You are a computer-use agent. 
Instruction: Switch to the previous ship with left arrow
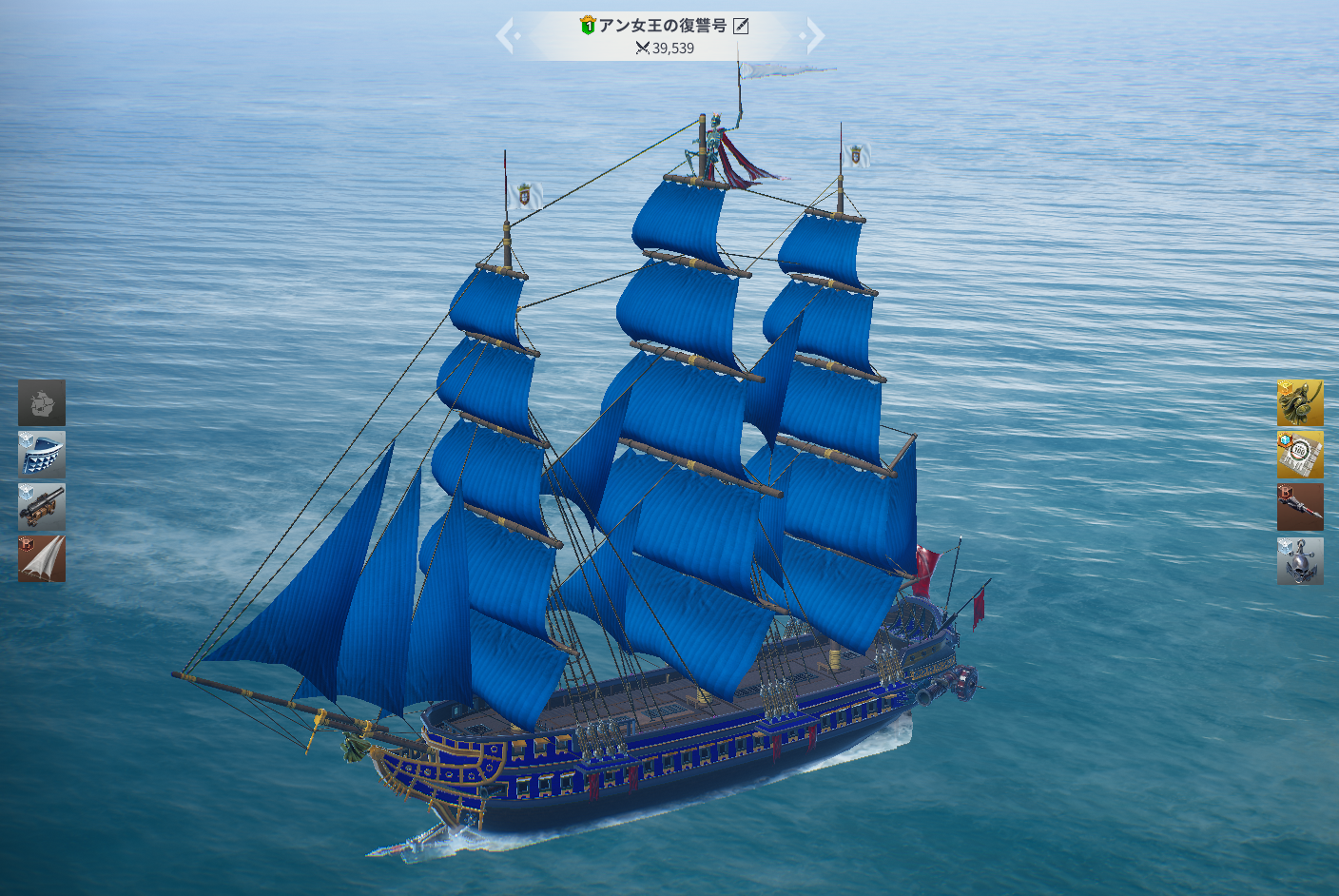(508, 37)
